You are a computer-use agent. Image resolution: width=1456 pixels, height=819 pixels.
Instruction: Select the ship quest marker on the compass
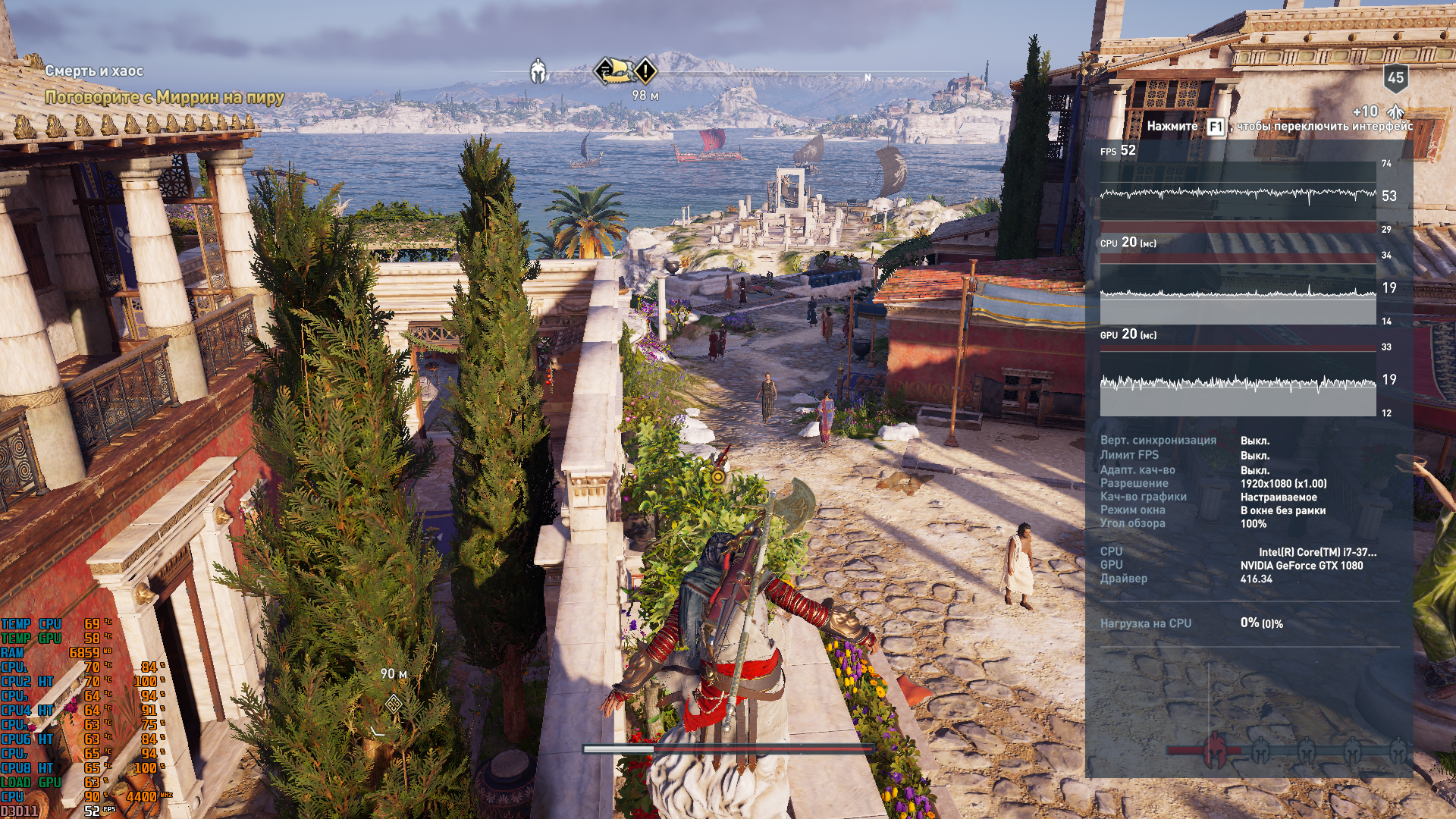click(614, 71)
